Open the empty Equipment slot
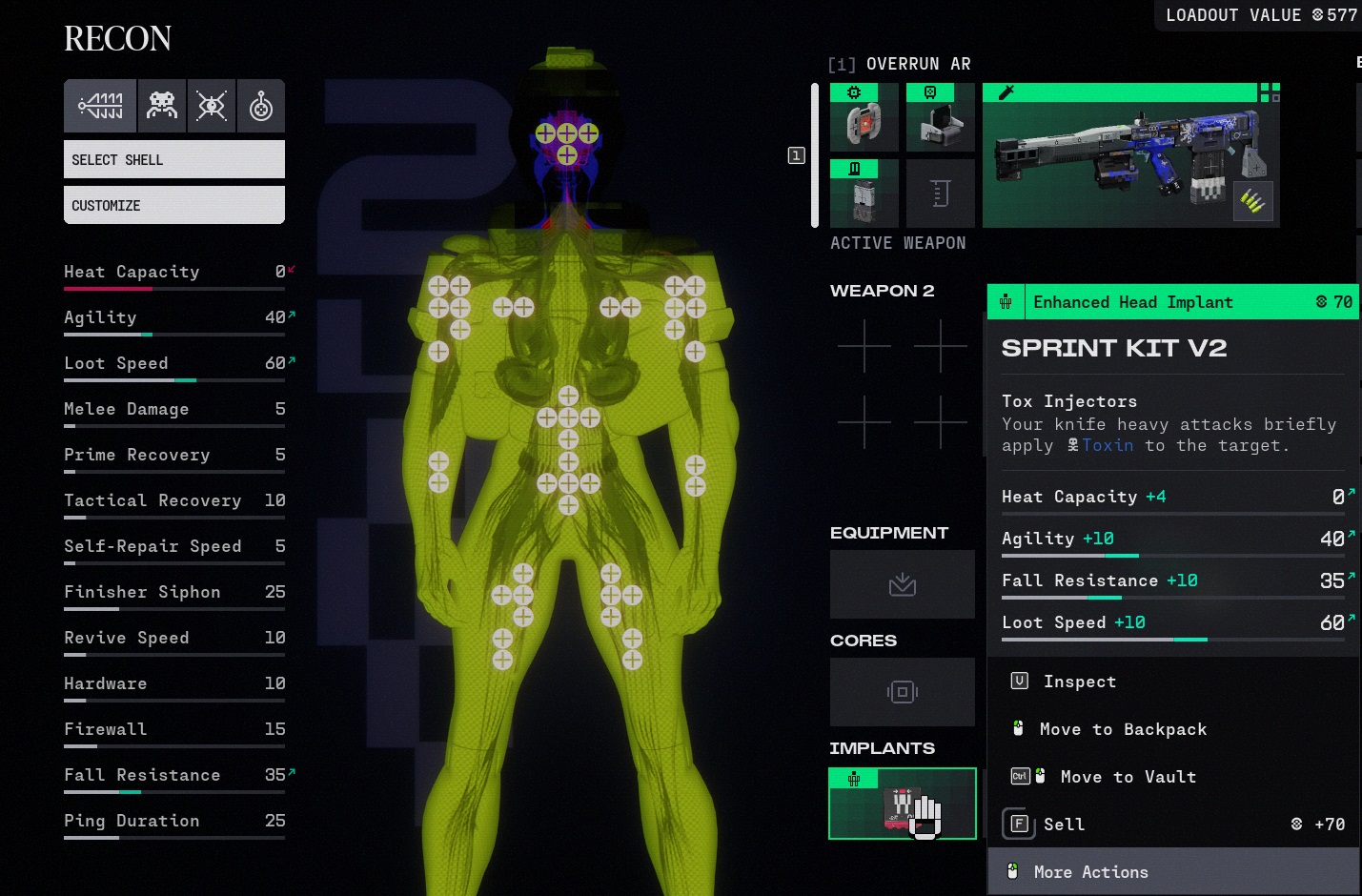 point(902,584)
